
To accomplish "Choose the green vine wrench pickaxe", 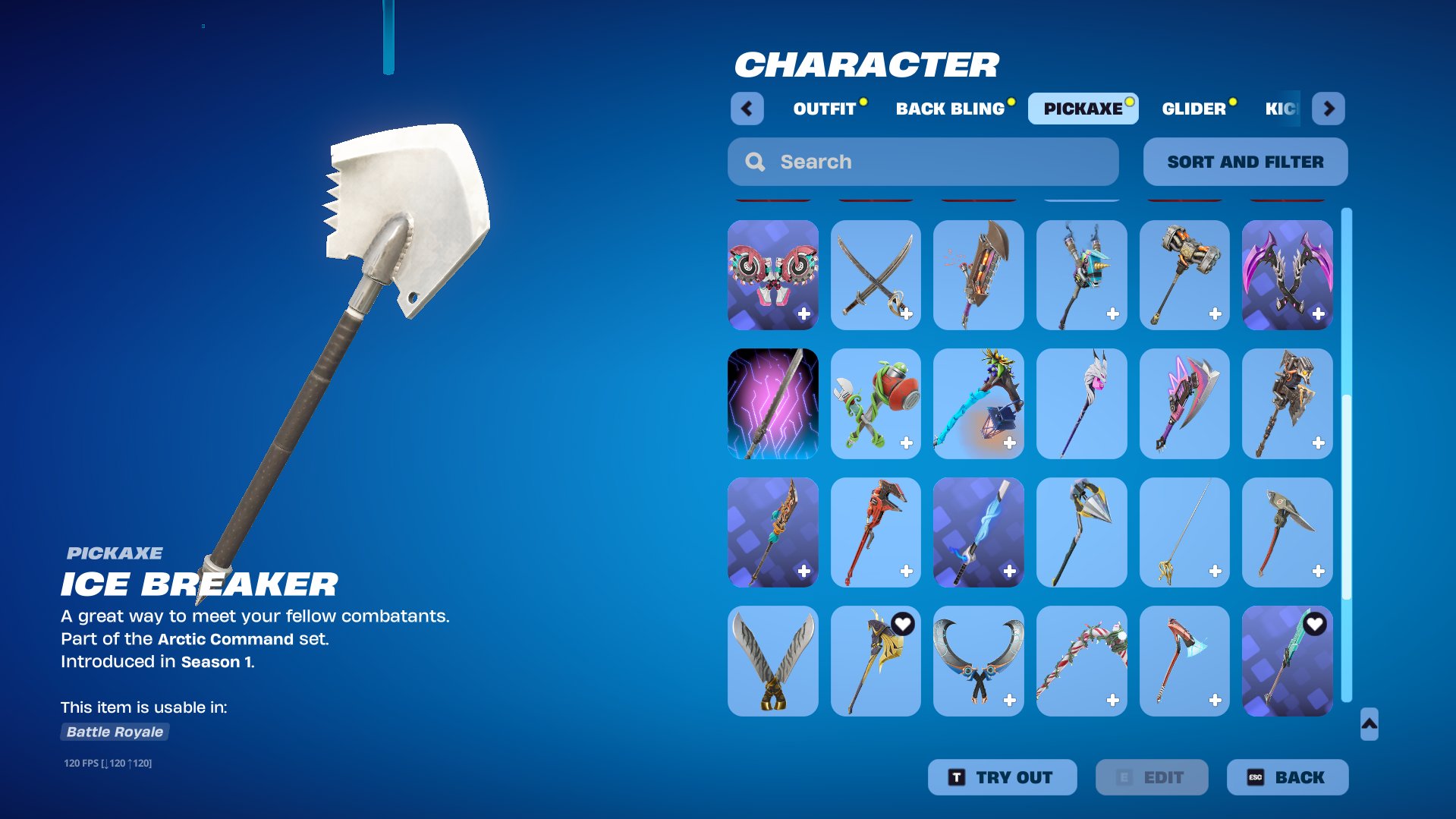I will click(x=876, y=404).
